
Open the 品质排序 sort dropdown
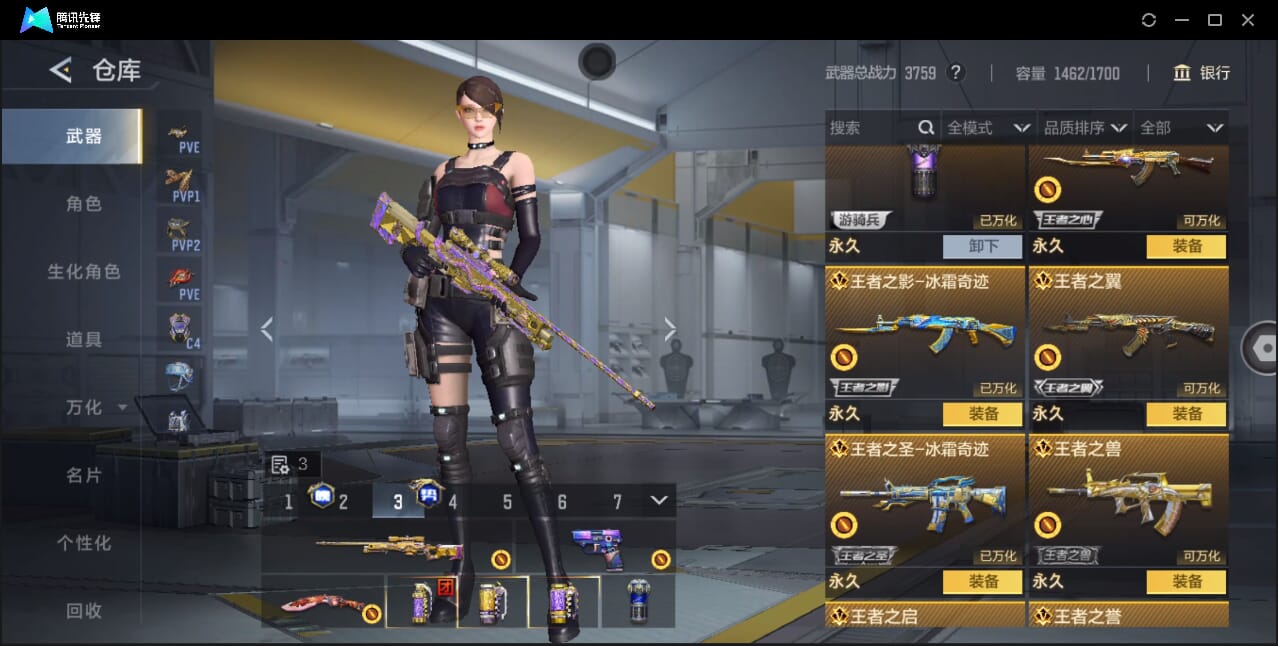point(1085,128)
